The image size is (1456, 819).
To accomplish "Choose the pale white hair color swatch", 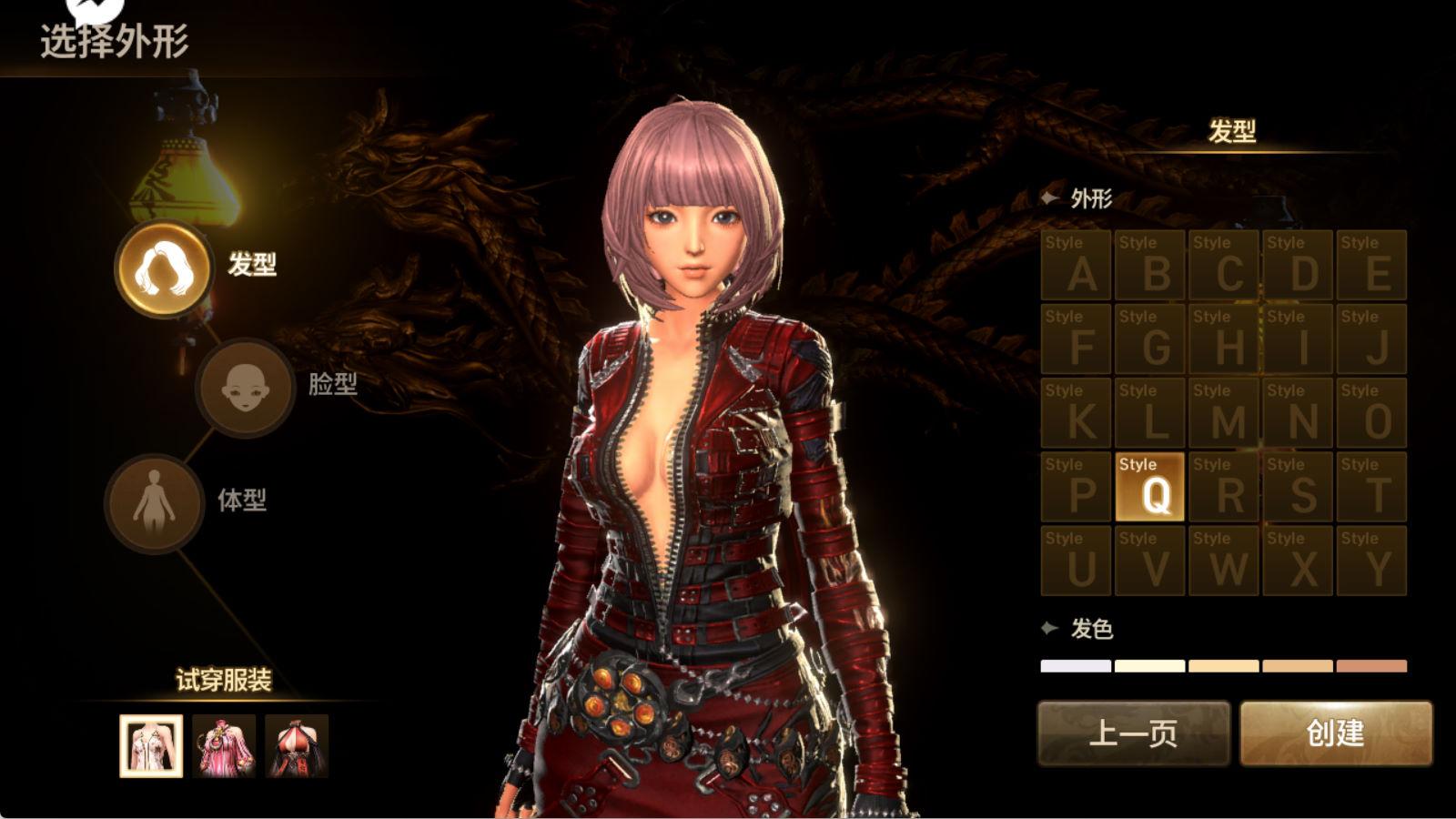I will [x=1076, y=666].
